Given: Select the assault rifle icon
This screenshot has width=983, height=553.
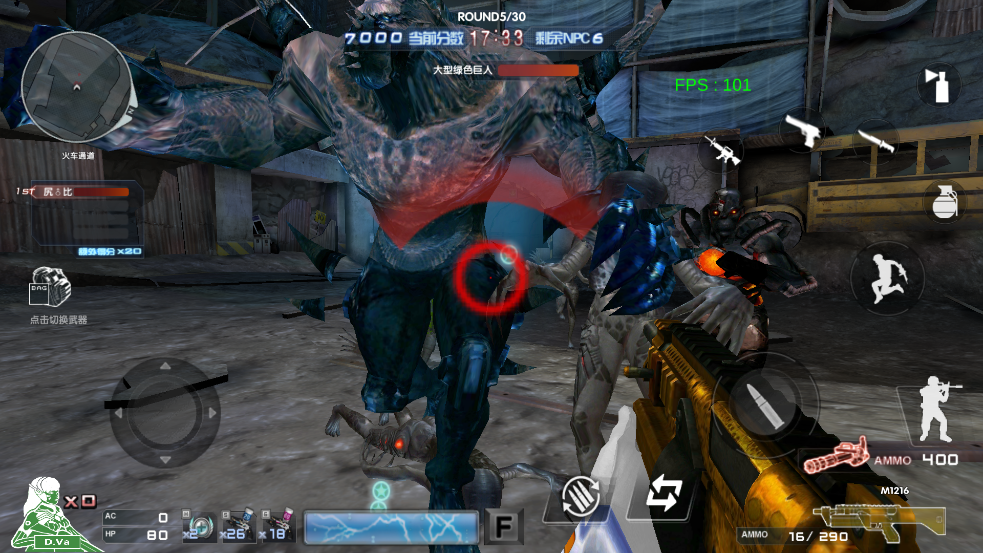Looking at the screenshot, I should click(x=723, y=149).
